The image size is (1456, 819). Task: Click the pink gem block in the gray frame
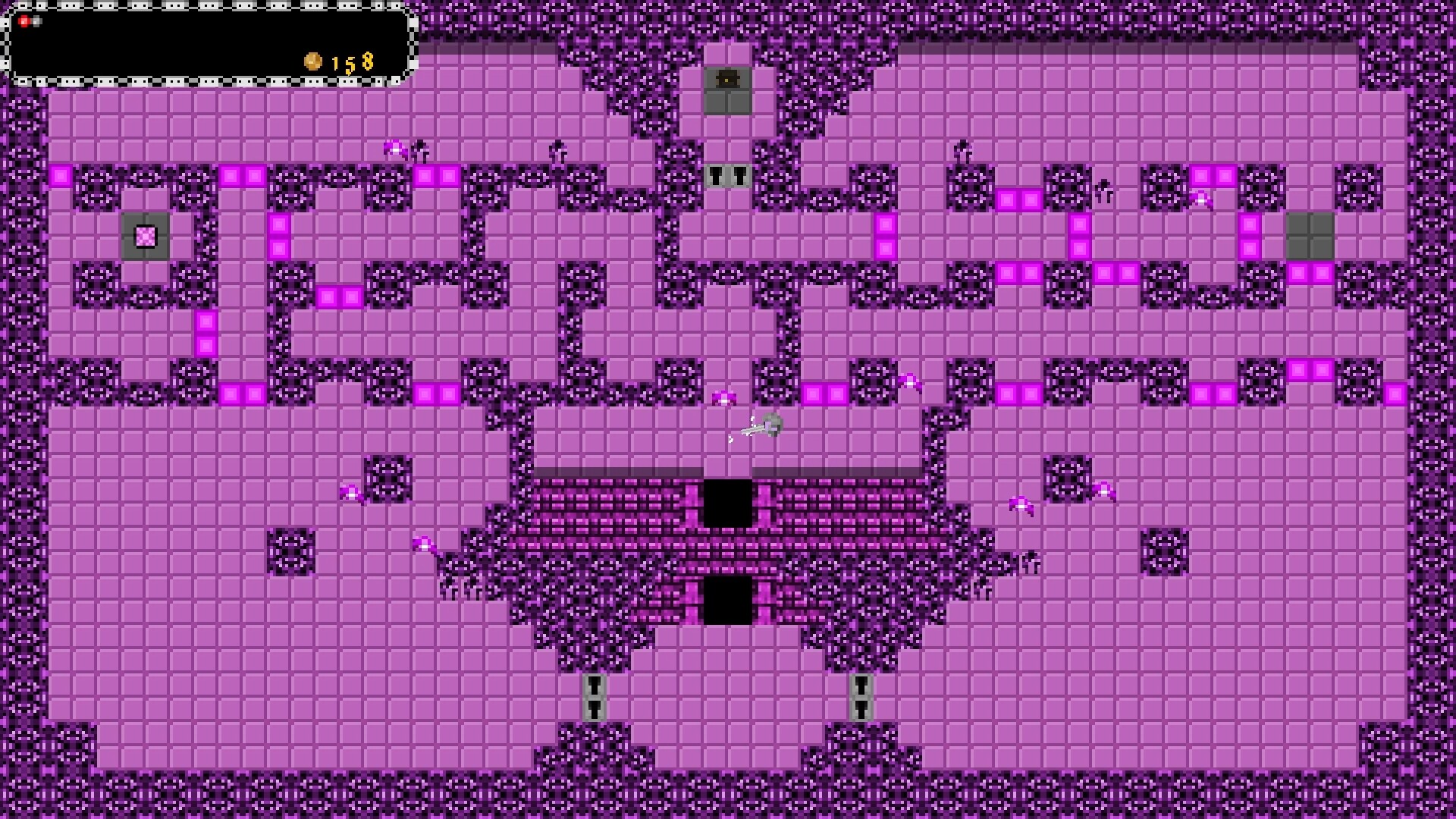pos(143,237)
